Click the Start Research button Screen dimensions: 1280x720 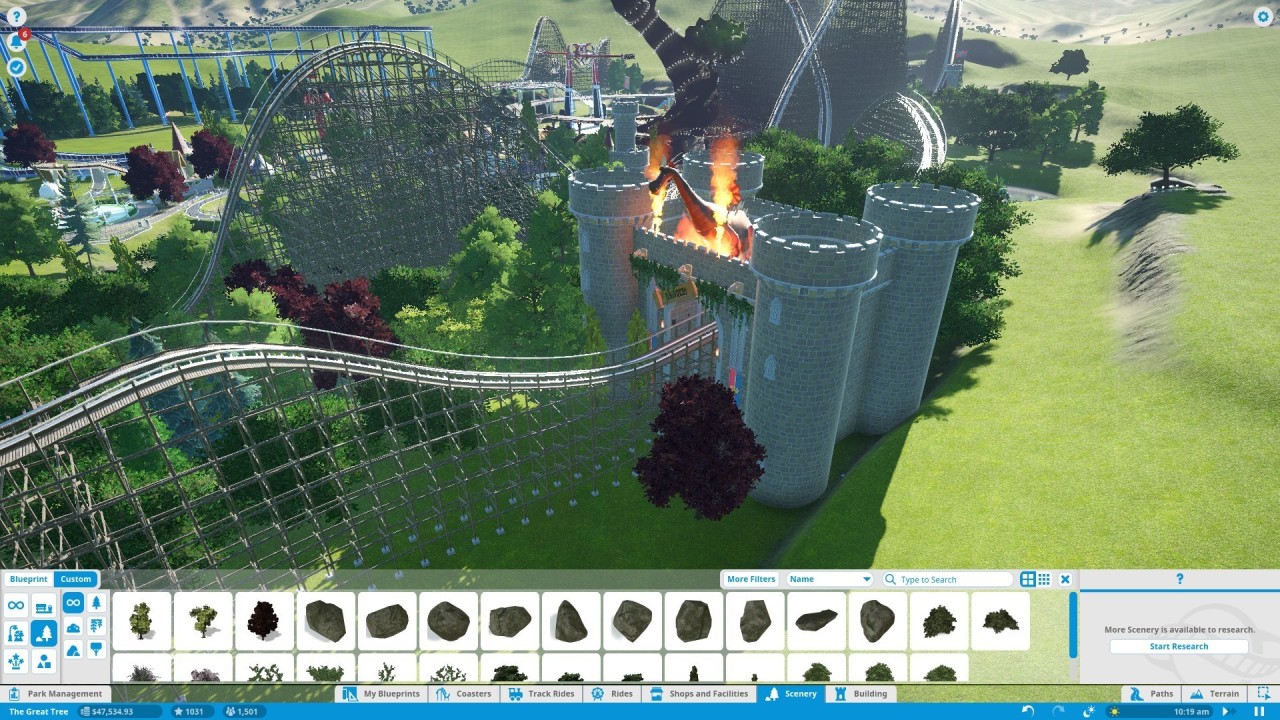point(1179,646)
